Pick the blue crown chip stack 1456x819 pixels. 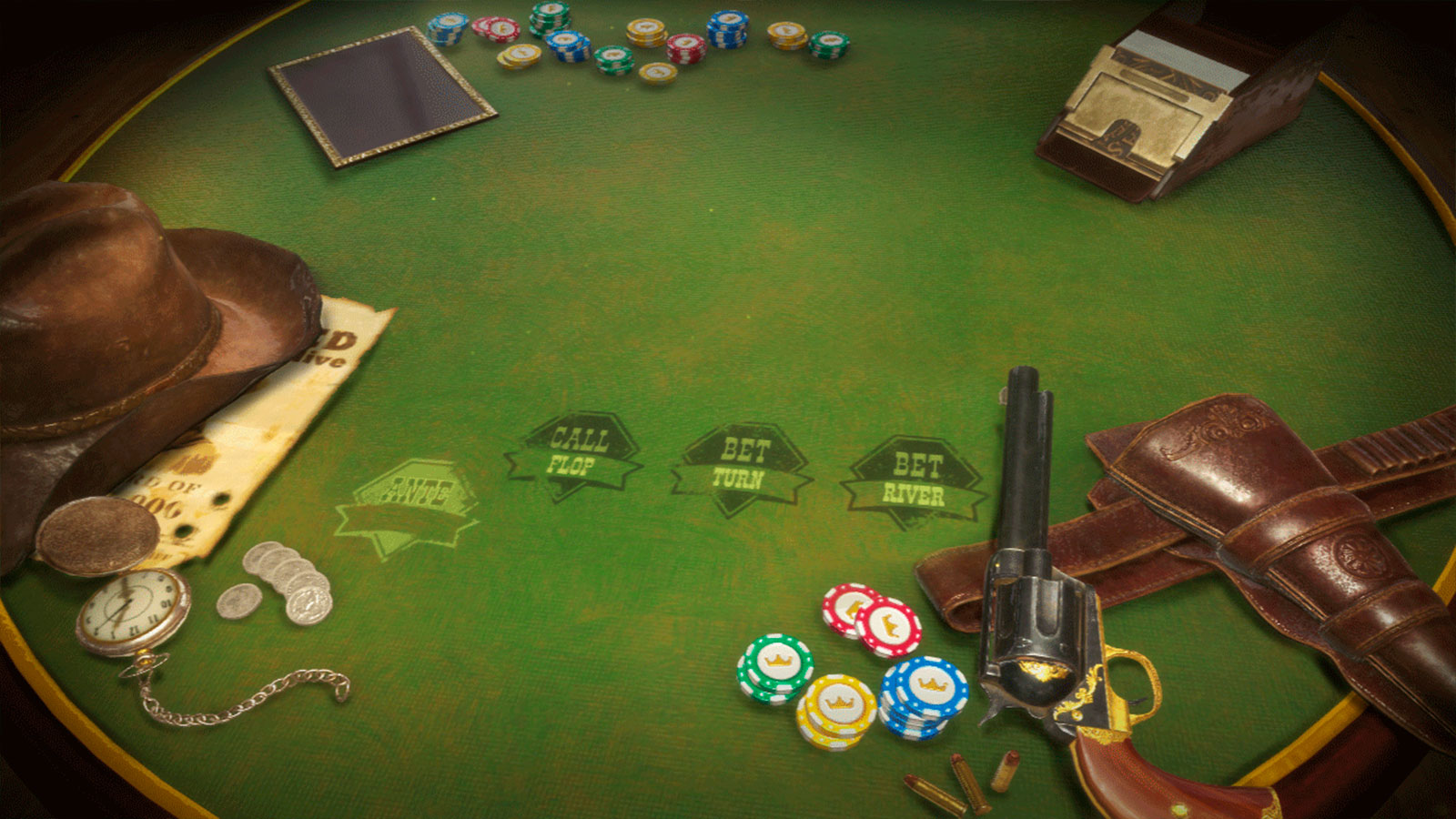click(x=924, y=695)
